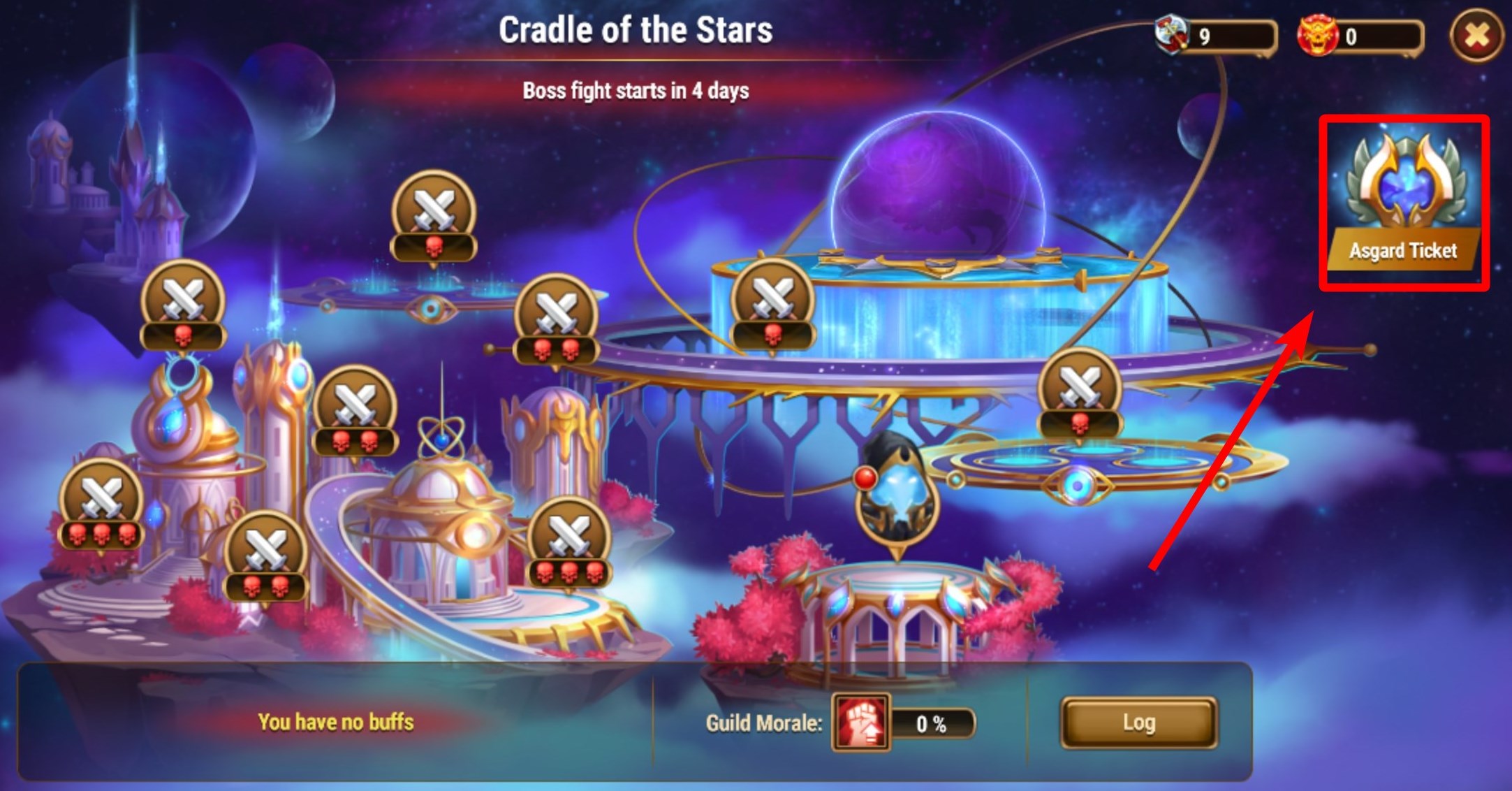This screenshot has height=791, width=1512.
Task: Open the Asgard Ticket offer
Action: point(1404,203)
